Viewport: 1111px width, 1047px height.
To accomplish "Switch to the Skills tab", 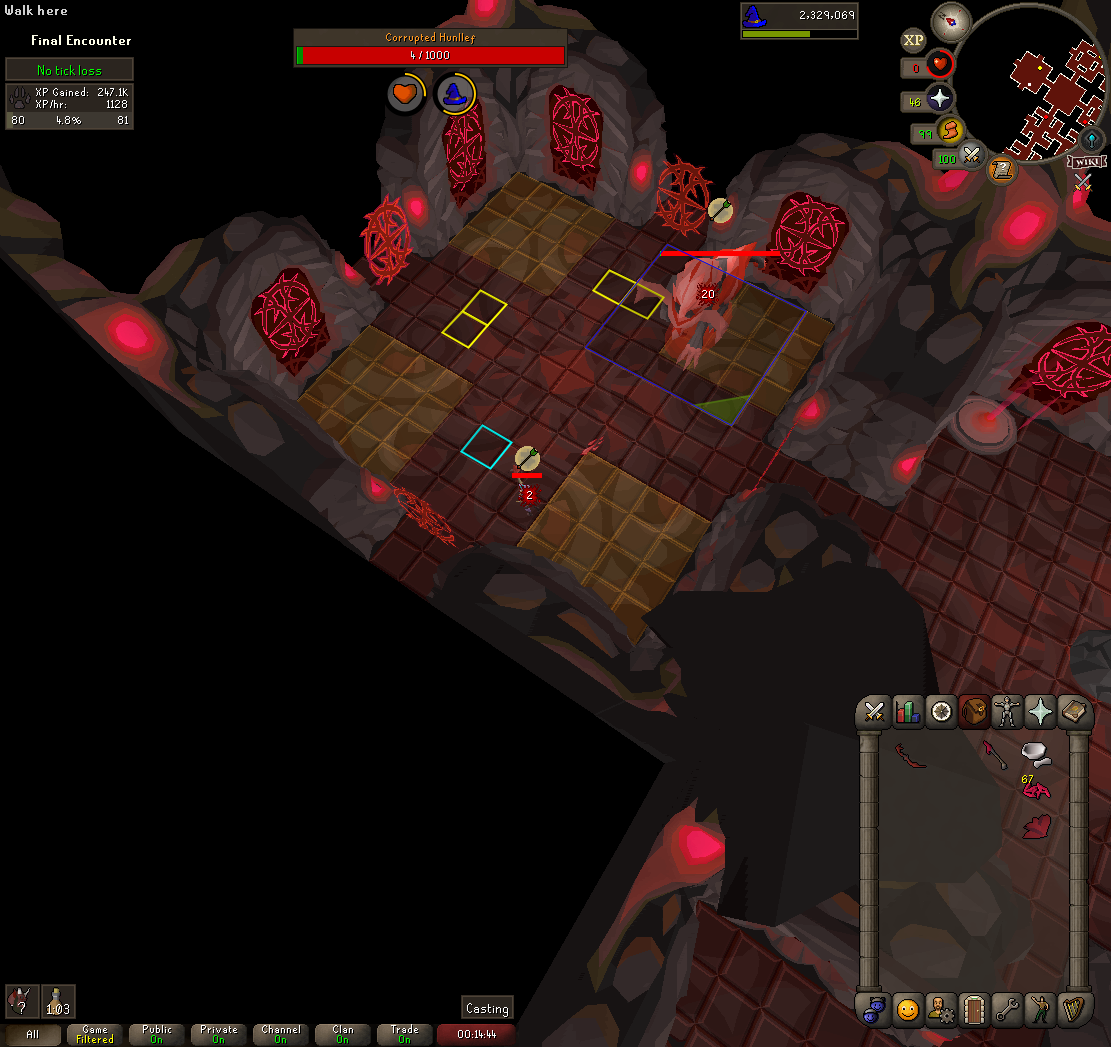I will pos(908,712).
